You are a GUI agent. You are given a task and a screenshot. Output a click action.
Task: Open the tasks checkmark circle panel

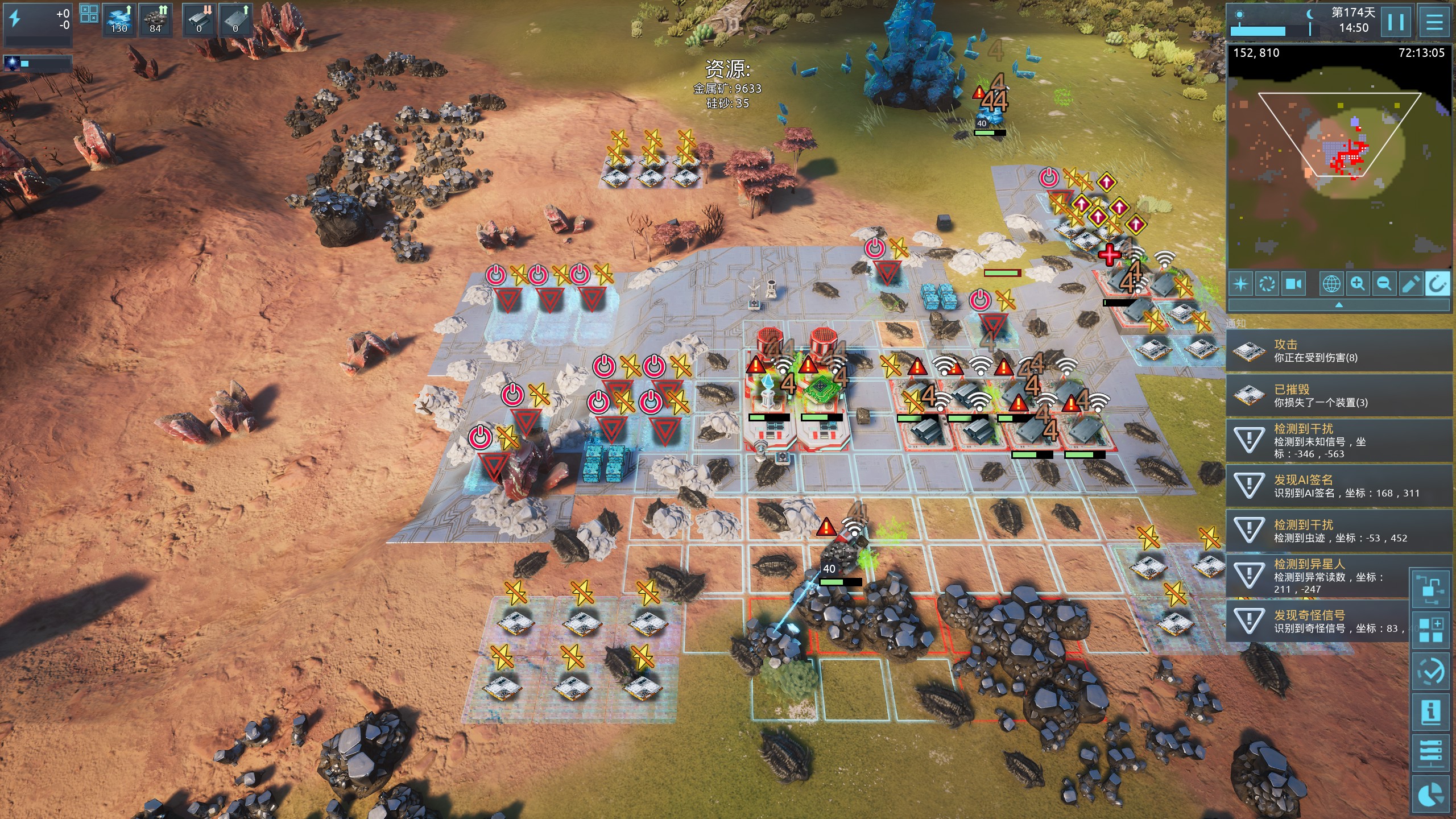point(1430,672)
